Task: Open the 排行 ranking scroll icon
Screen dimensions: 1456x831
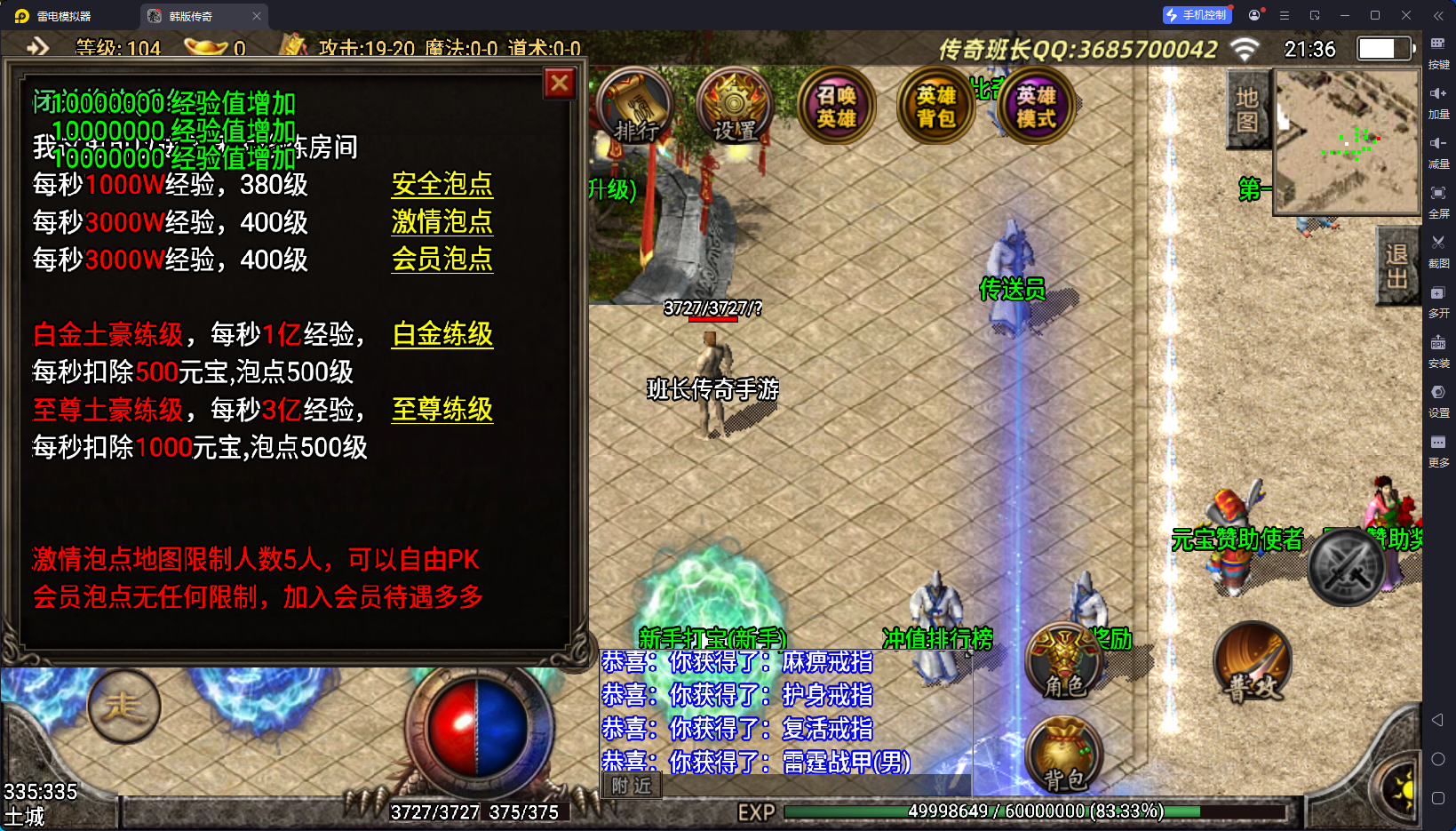Action: coord(636,107)
